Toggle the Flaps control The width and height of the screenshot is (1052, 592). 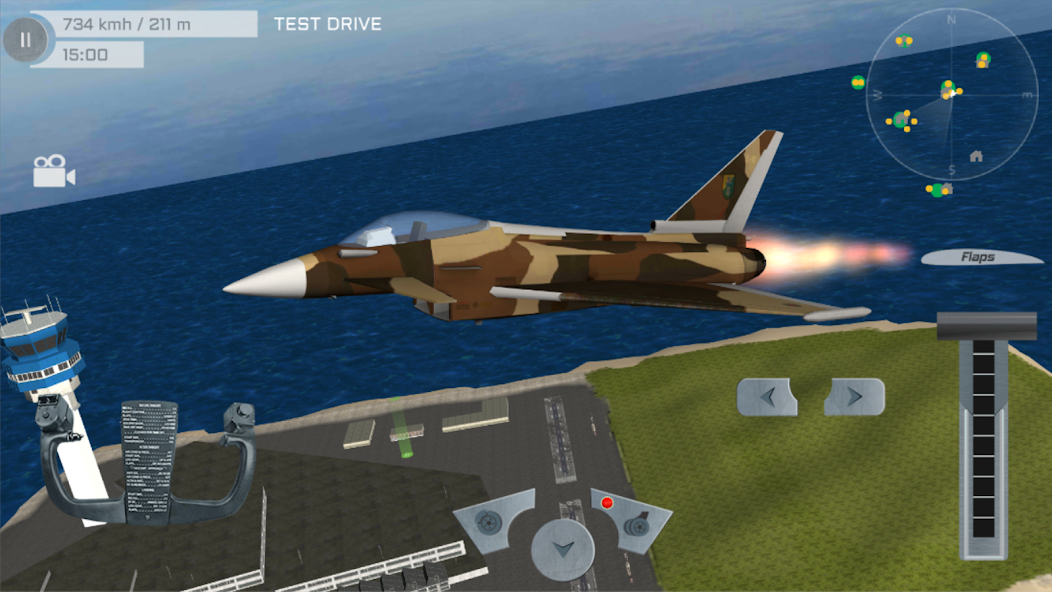click(980, 257)
